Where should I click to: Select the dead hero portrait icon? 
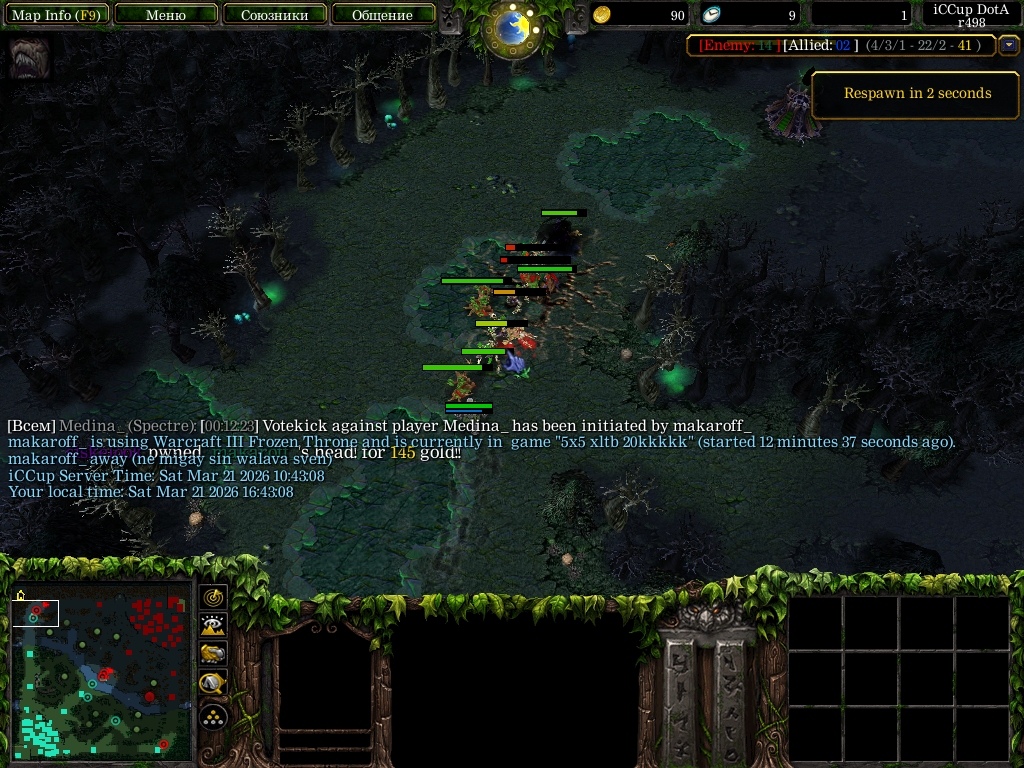coord(28,58)
